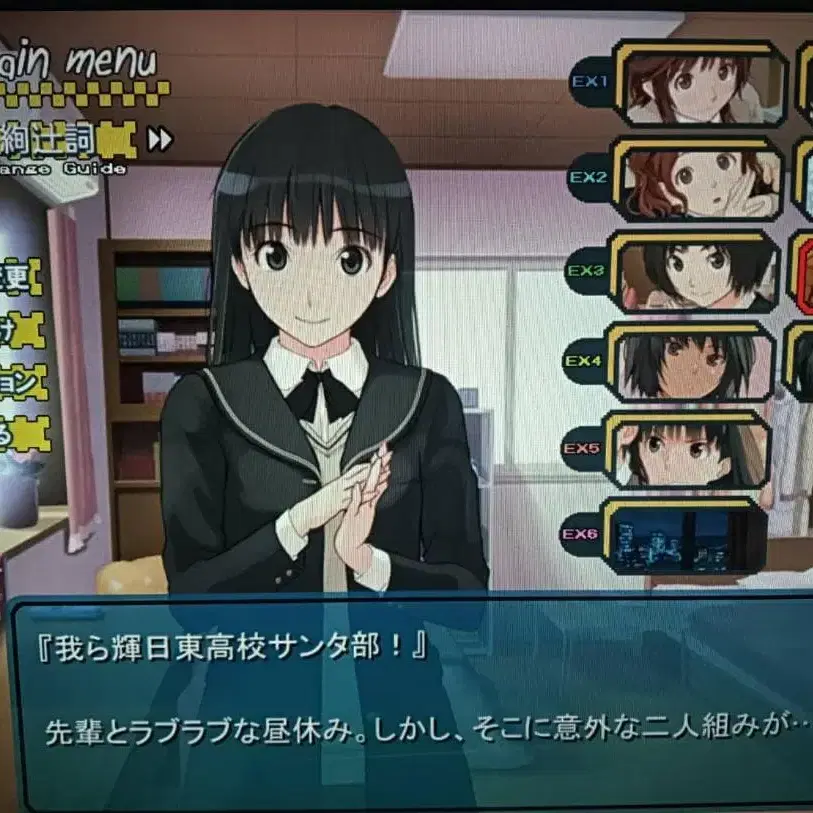The image size is (813, 813).
Task: Open the menu entry ending in ョン
Action: coord(22,383)
